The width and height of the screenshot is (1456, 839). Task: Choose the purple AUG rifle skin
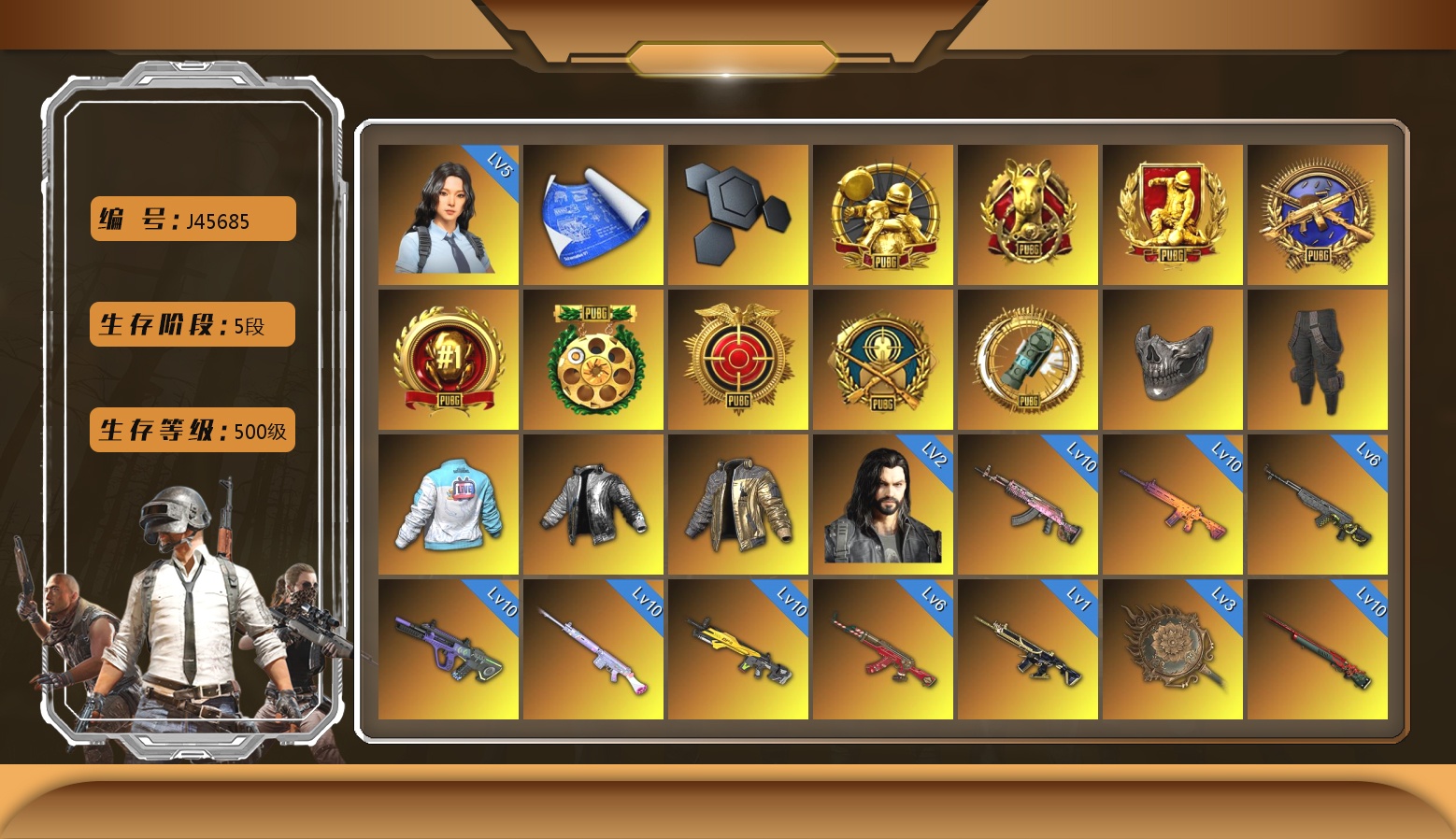pyautogui.click(x=448, y=649)
